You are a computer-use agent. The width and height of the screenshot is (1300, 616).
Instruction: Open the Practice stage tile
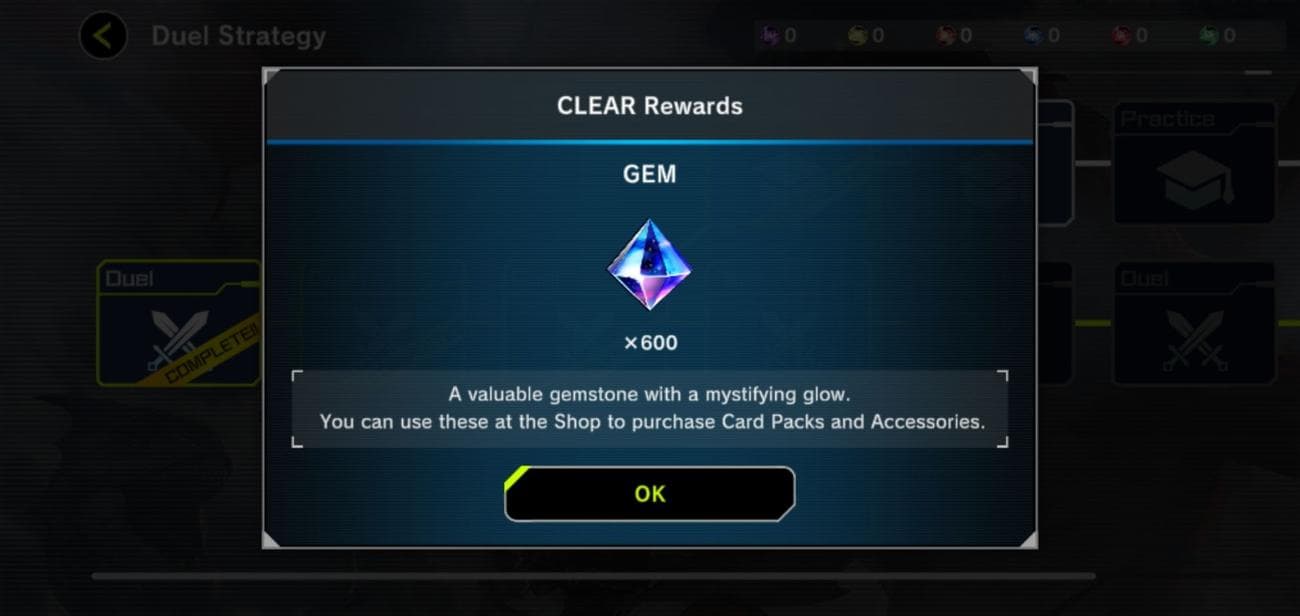(x=1194, y=164)
